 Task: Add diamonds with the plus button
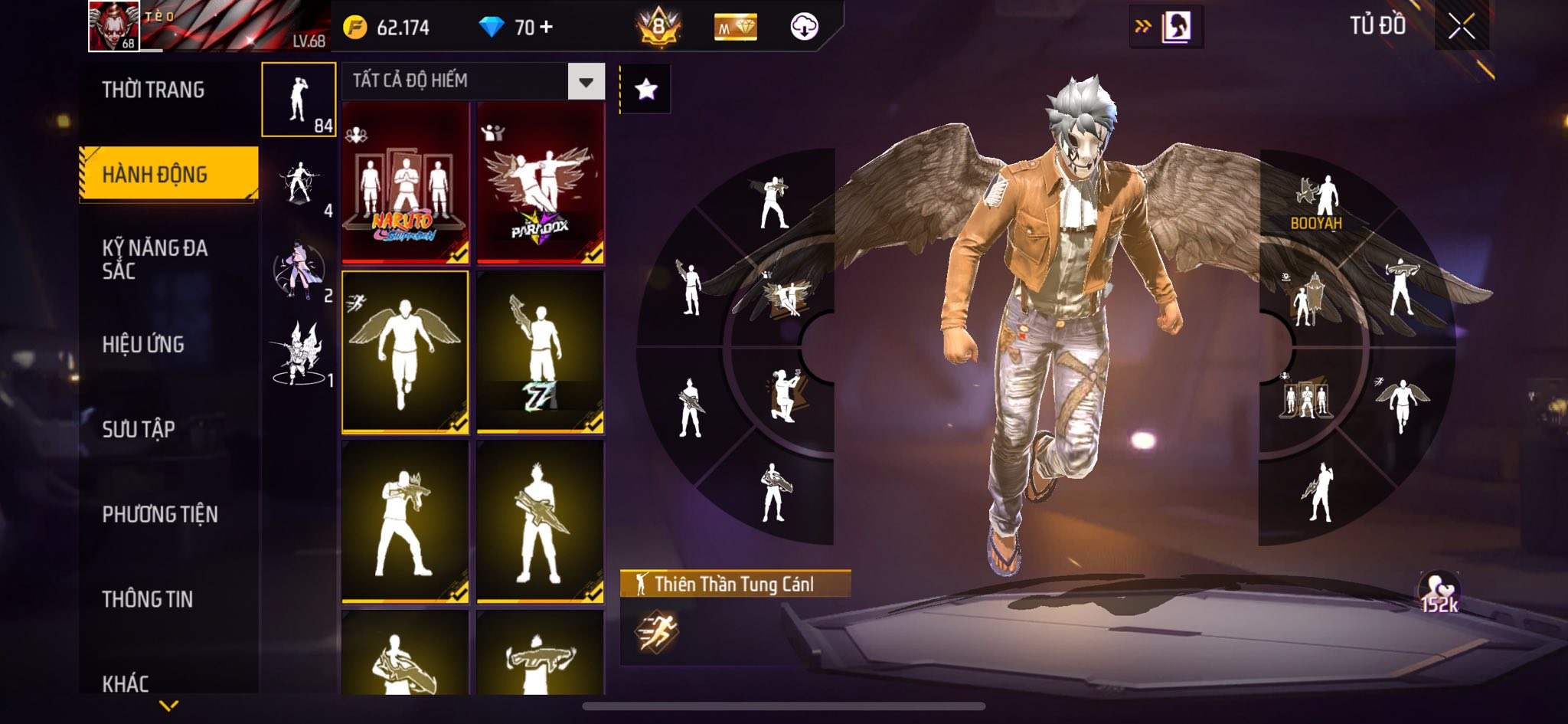click(546, 27)
